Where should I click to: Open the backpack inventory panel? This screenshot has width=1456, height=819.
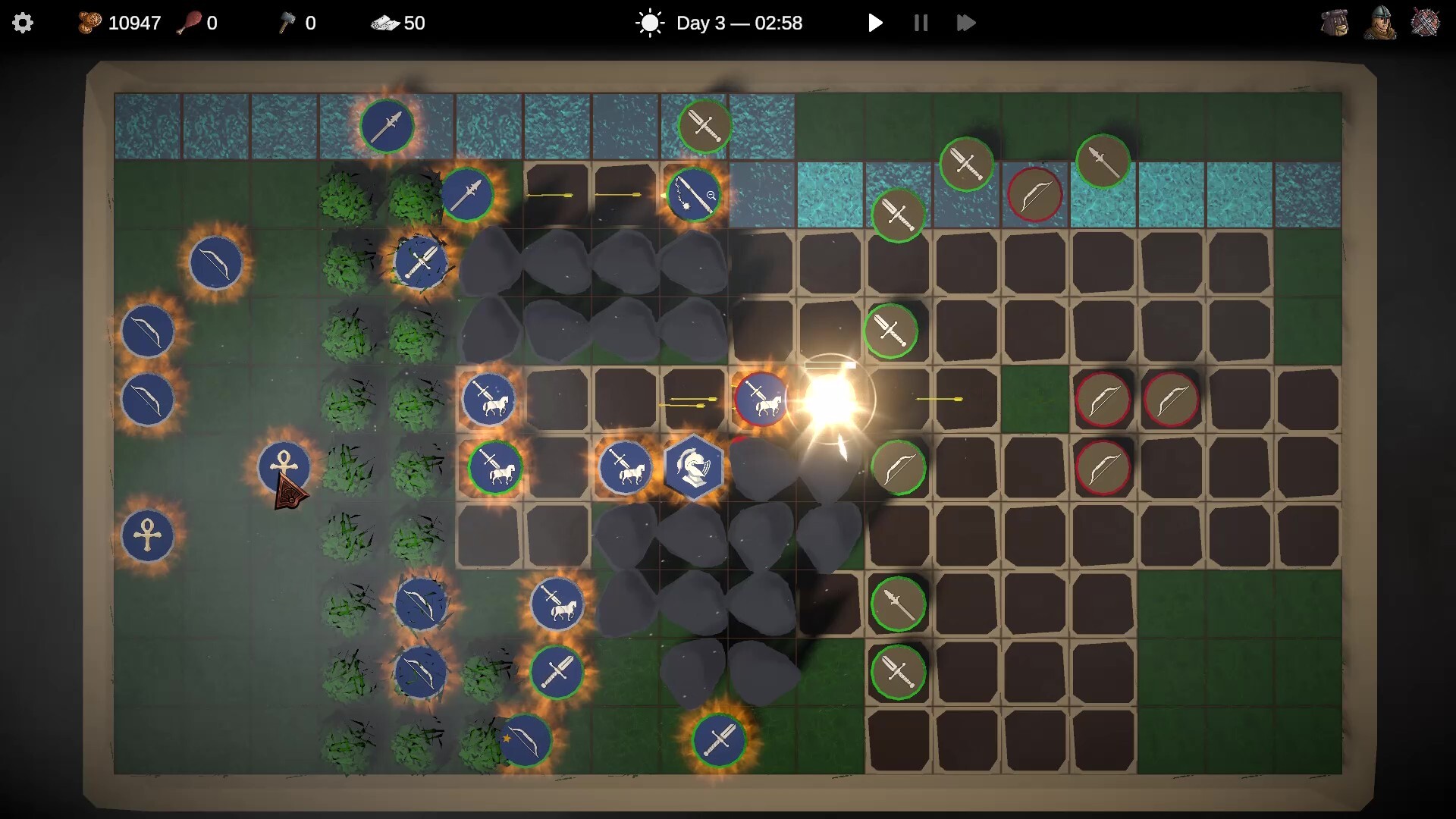click(1334, 23)
